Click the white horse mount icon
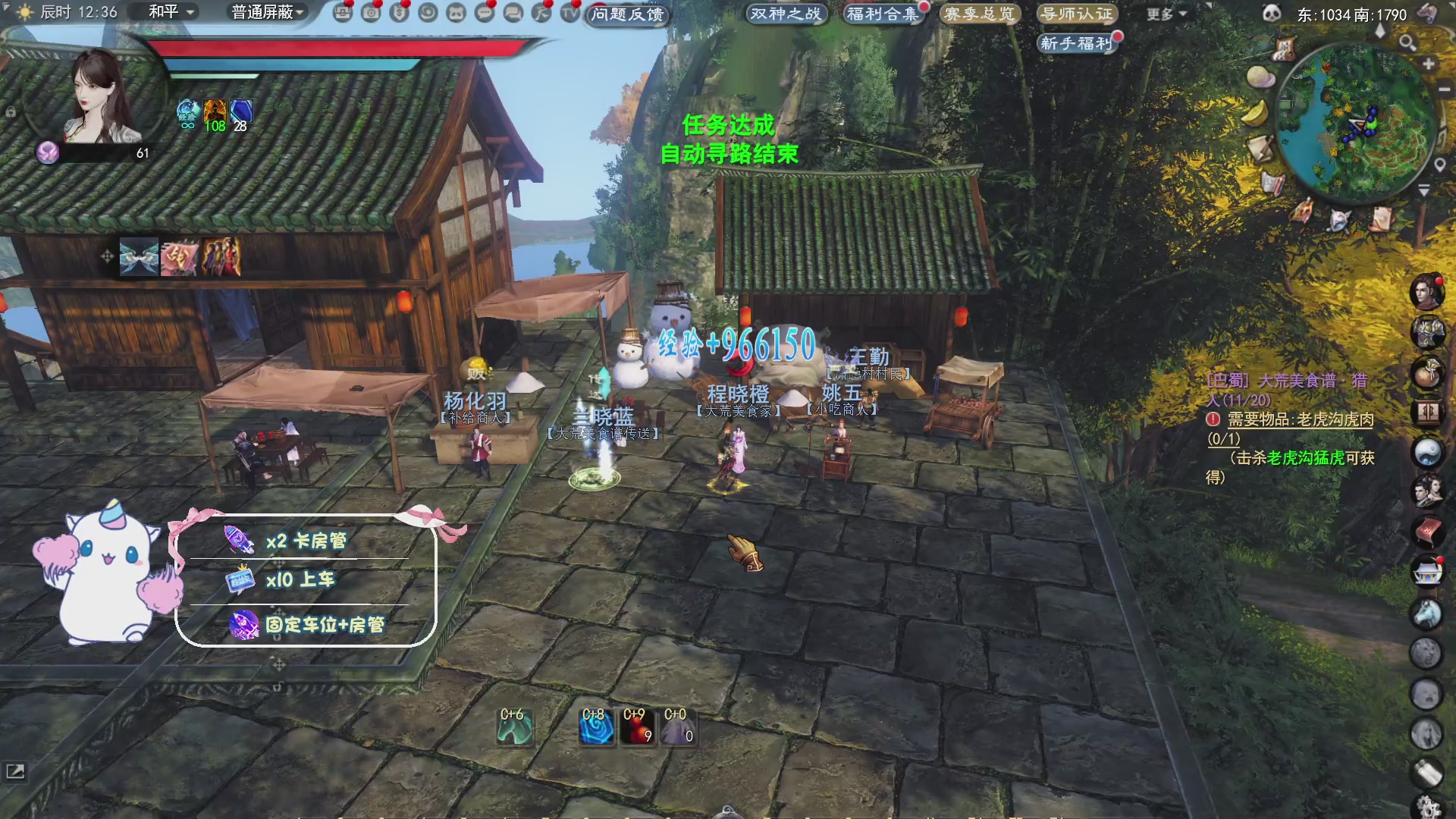 (1426, 613)
